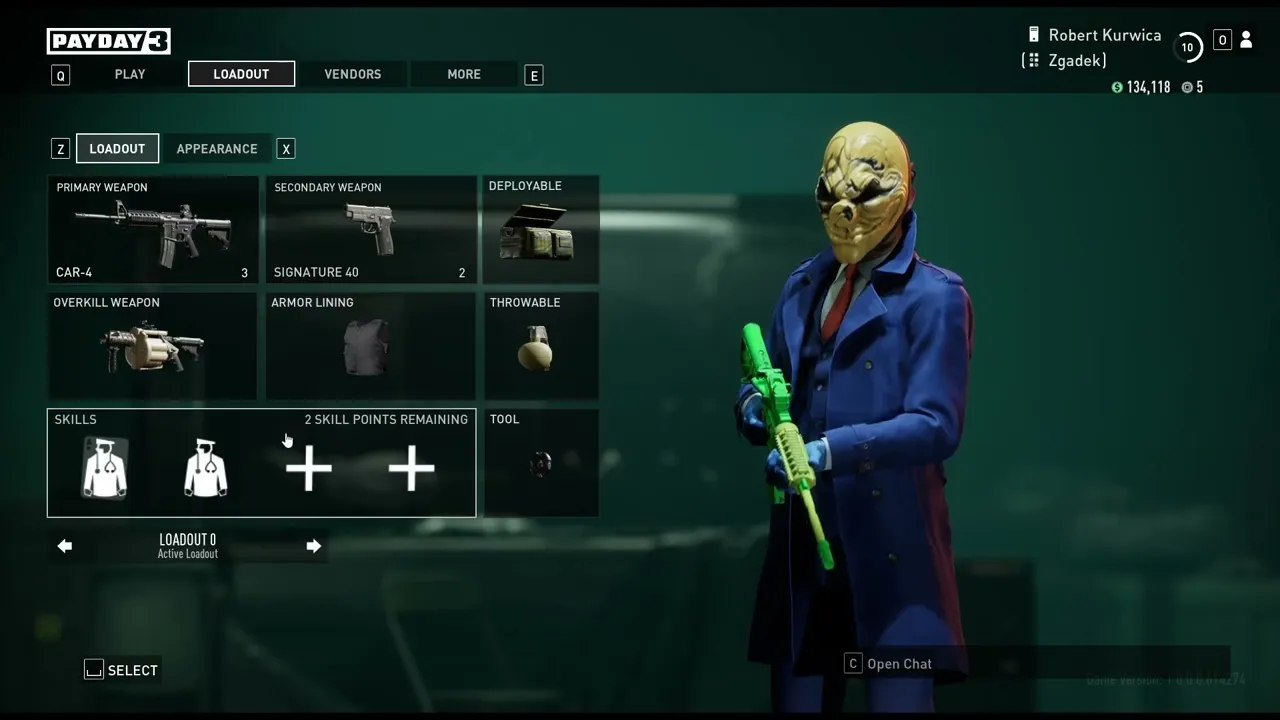The height and width of the screenshot is (720, 1280).
Task: Open the More menu tab
Action: click(464, 74)
